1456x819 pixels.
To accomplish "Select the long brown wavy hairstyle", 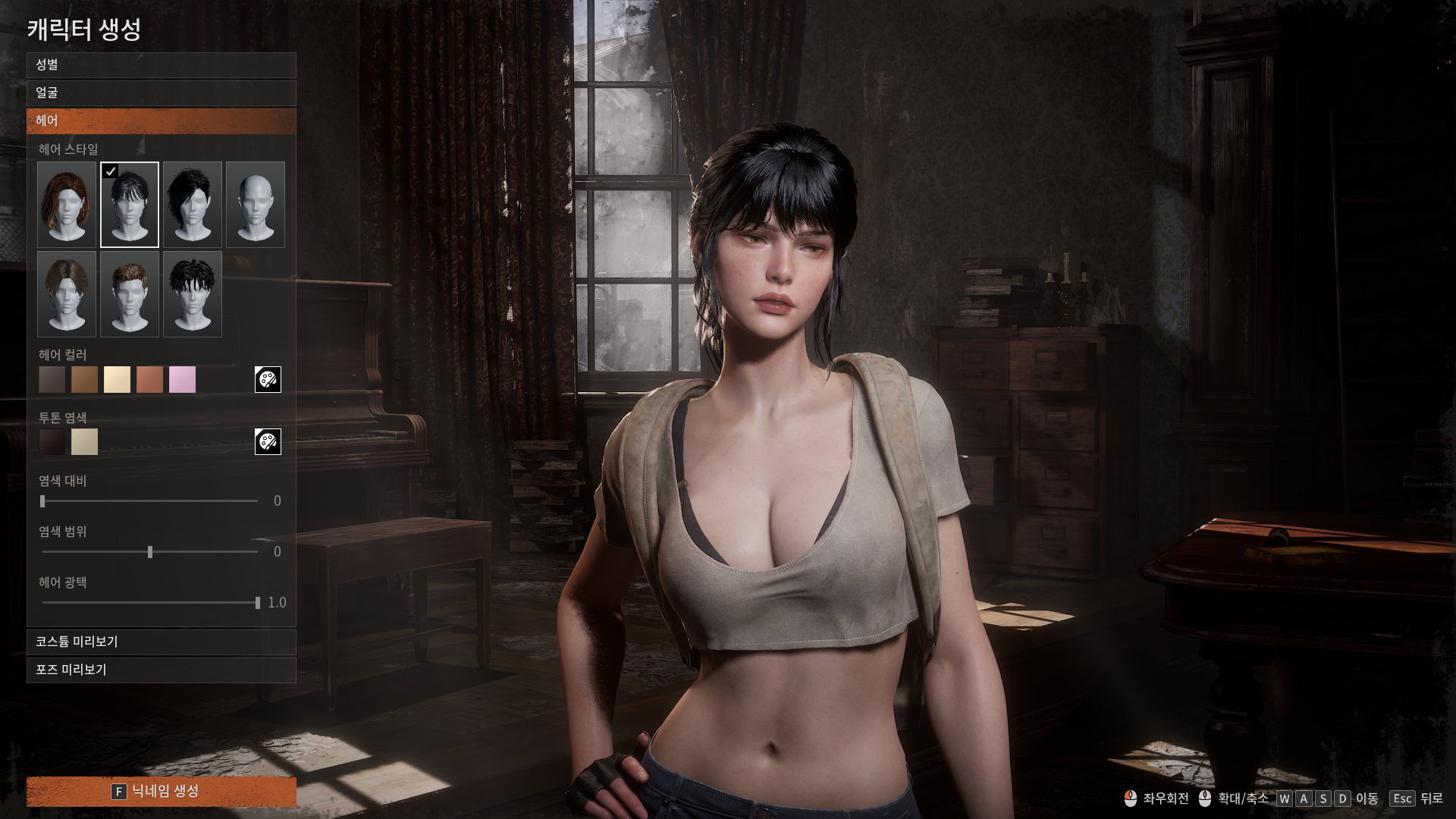I will [67, 205].
